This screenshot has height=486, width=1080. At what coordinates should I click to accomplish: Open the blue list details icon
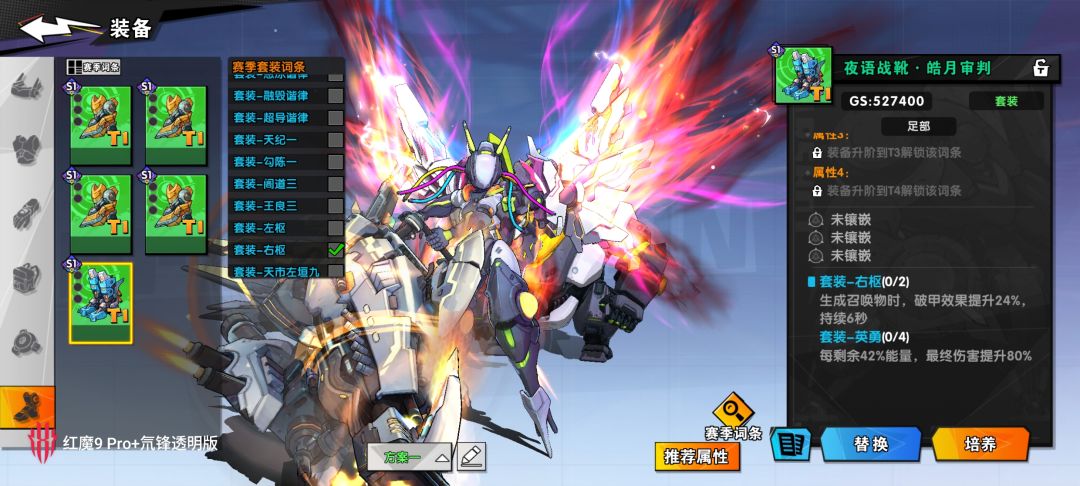point(790,445)
